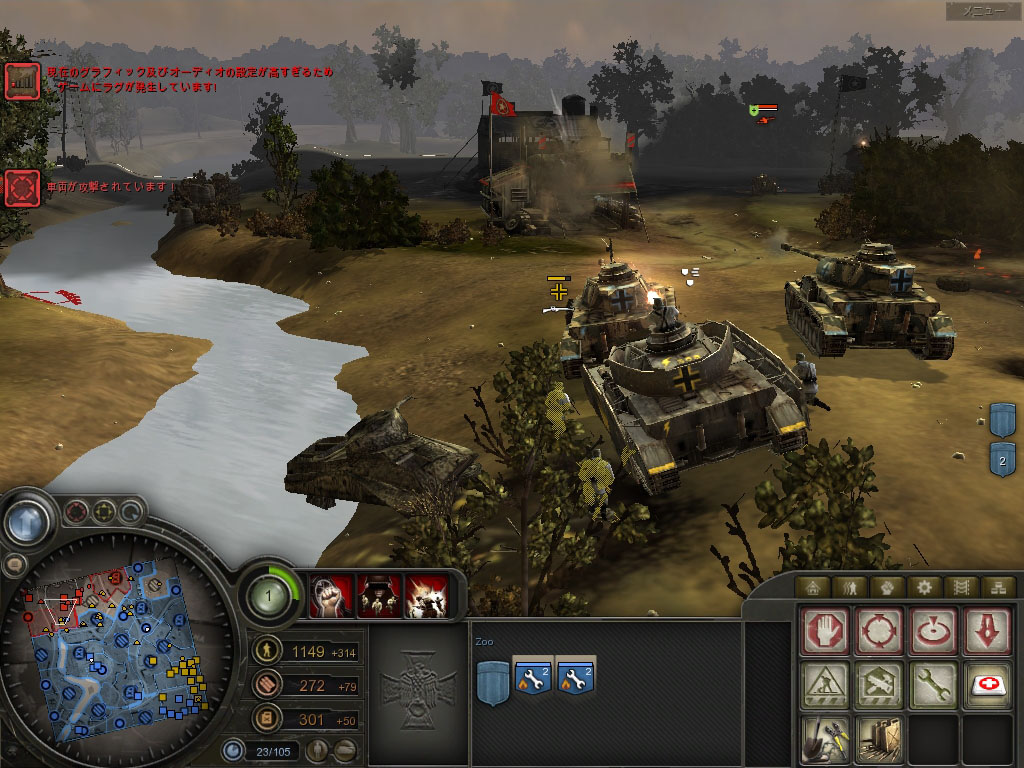Switch to the house icon tab
Image resolution: width=1024 pixels, height=768 pixels.
pos(812,587)
